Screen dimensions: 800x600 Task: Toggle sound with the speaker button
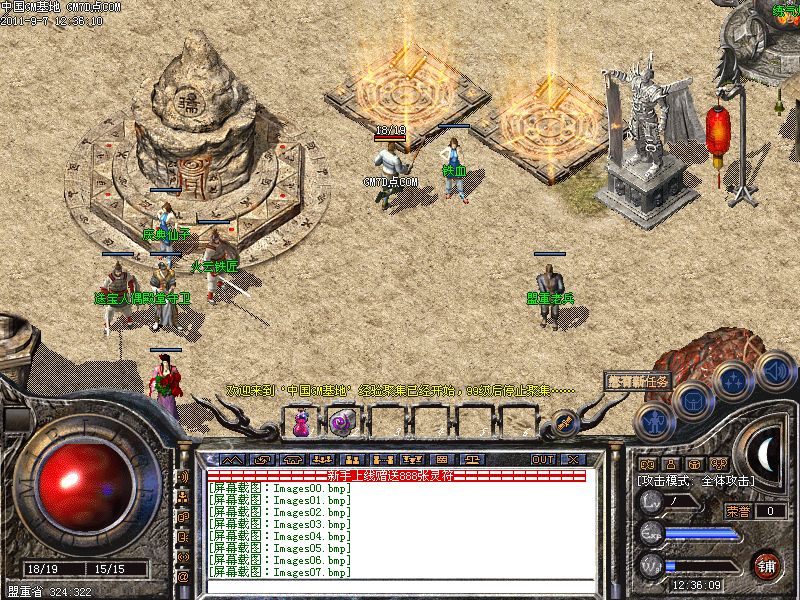pos(774,370)
